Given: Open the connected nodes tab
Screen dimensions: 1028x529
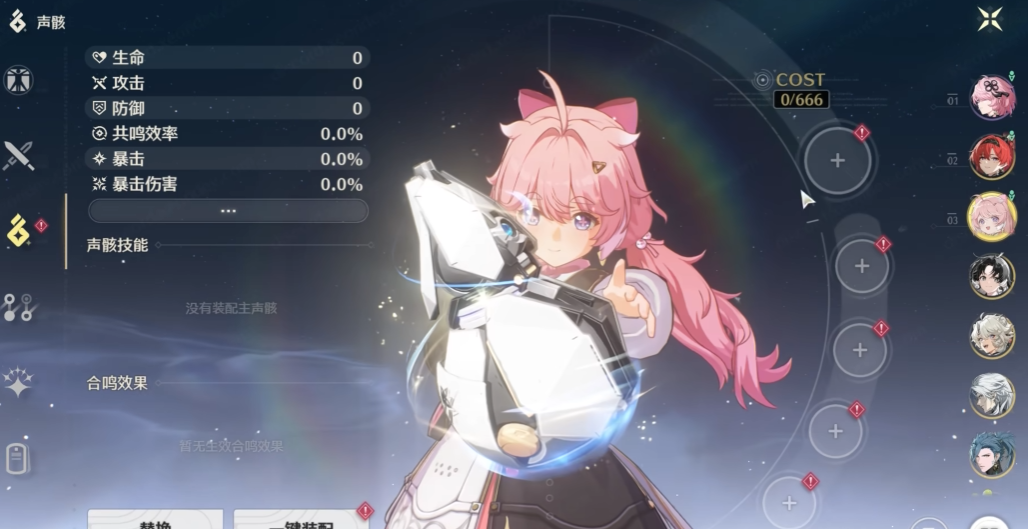Looking at the screenshot, I should pos(18,307).
